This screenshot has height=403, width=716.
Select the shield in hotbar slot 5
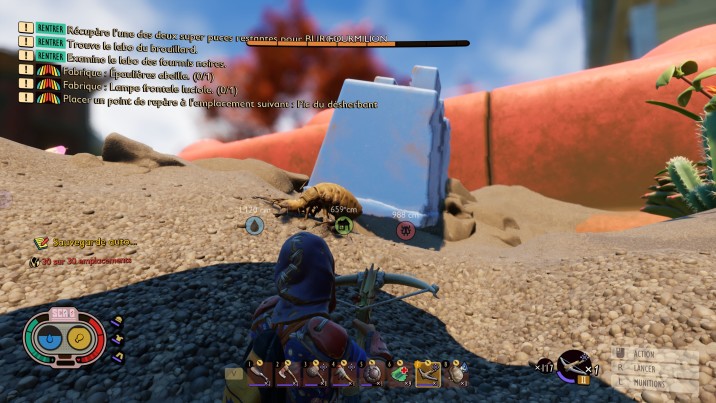tap(372, 373)
